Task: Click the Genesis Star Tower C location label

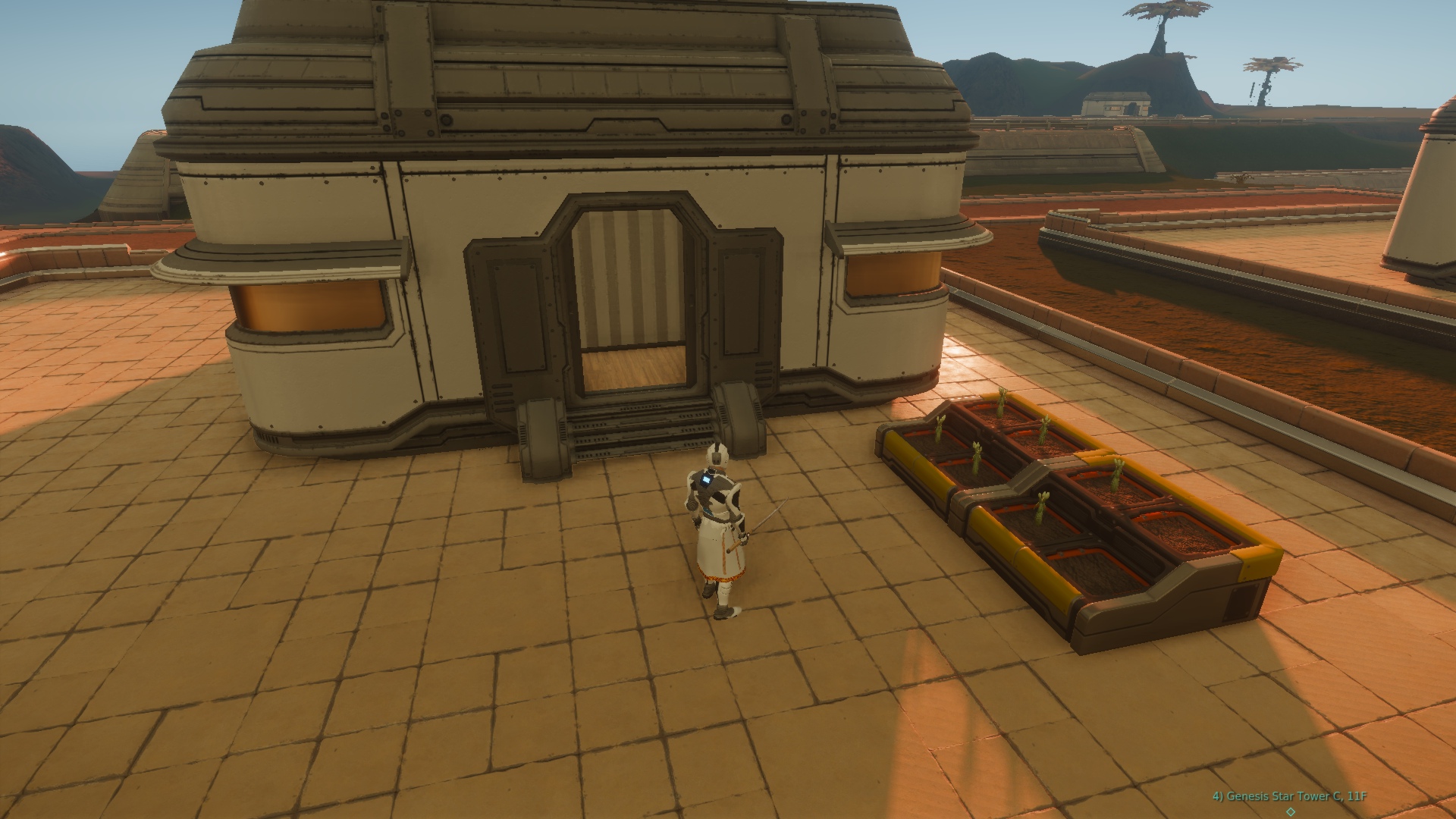Action: pos(1289,796)
